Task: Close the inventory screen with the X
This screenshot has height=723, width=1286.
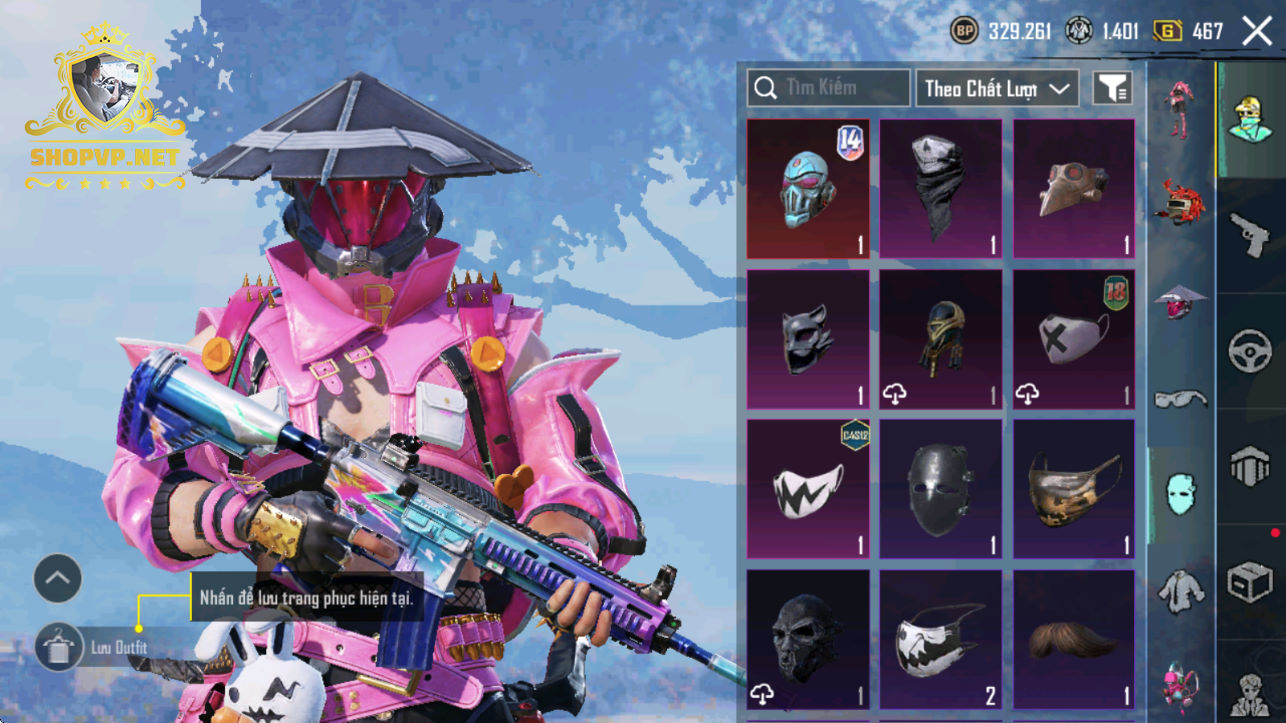Action: (x=1257, y=31)
